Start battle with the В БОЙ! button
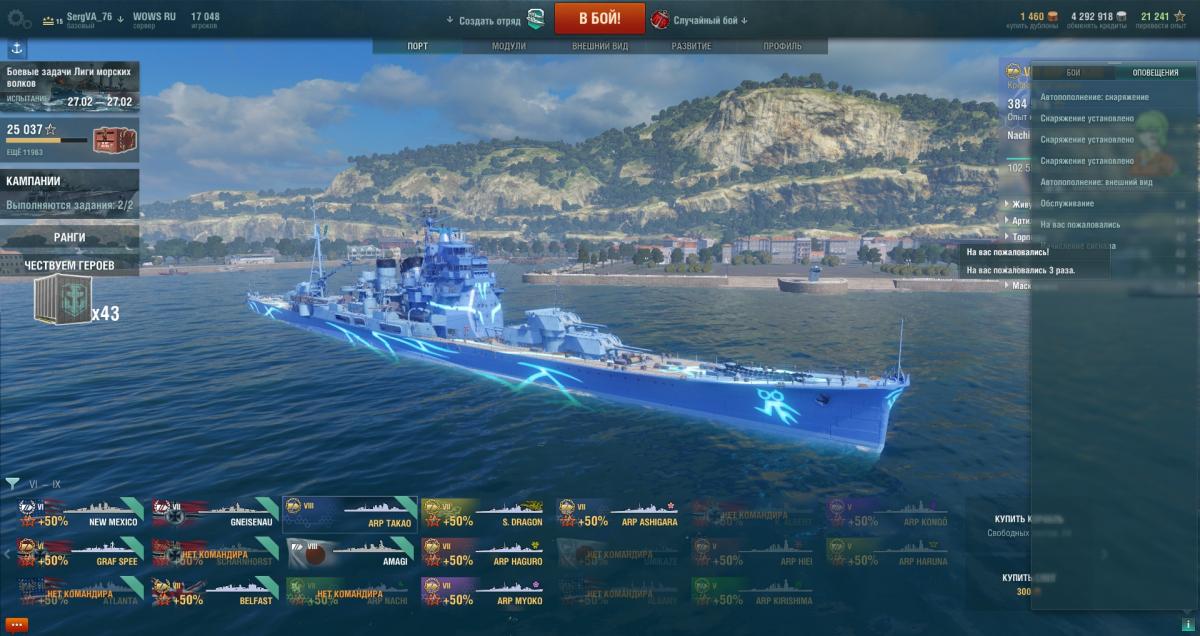Viewport: 1200px width, 636px height. click(599, 18)
